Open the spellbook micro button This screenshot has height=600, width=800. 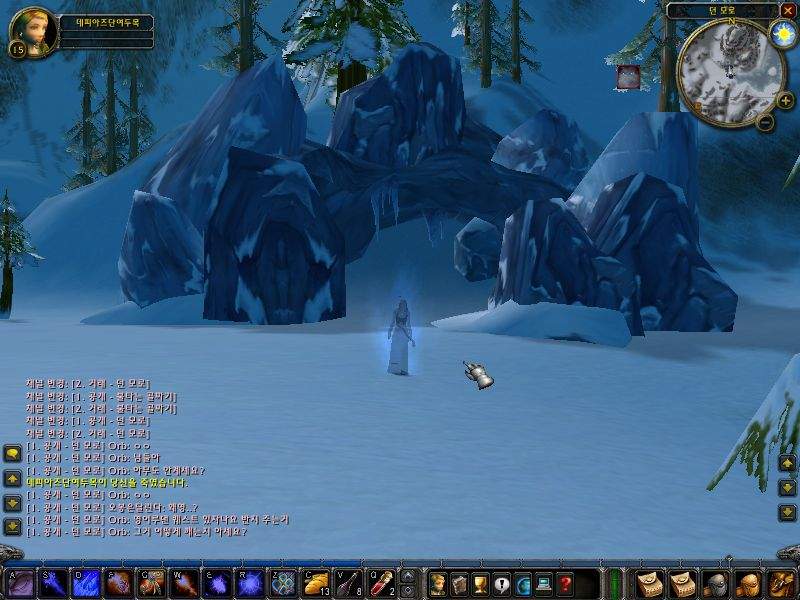pos(459,583)
